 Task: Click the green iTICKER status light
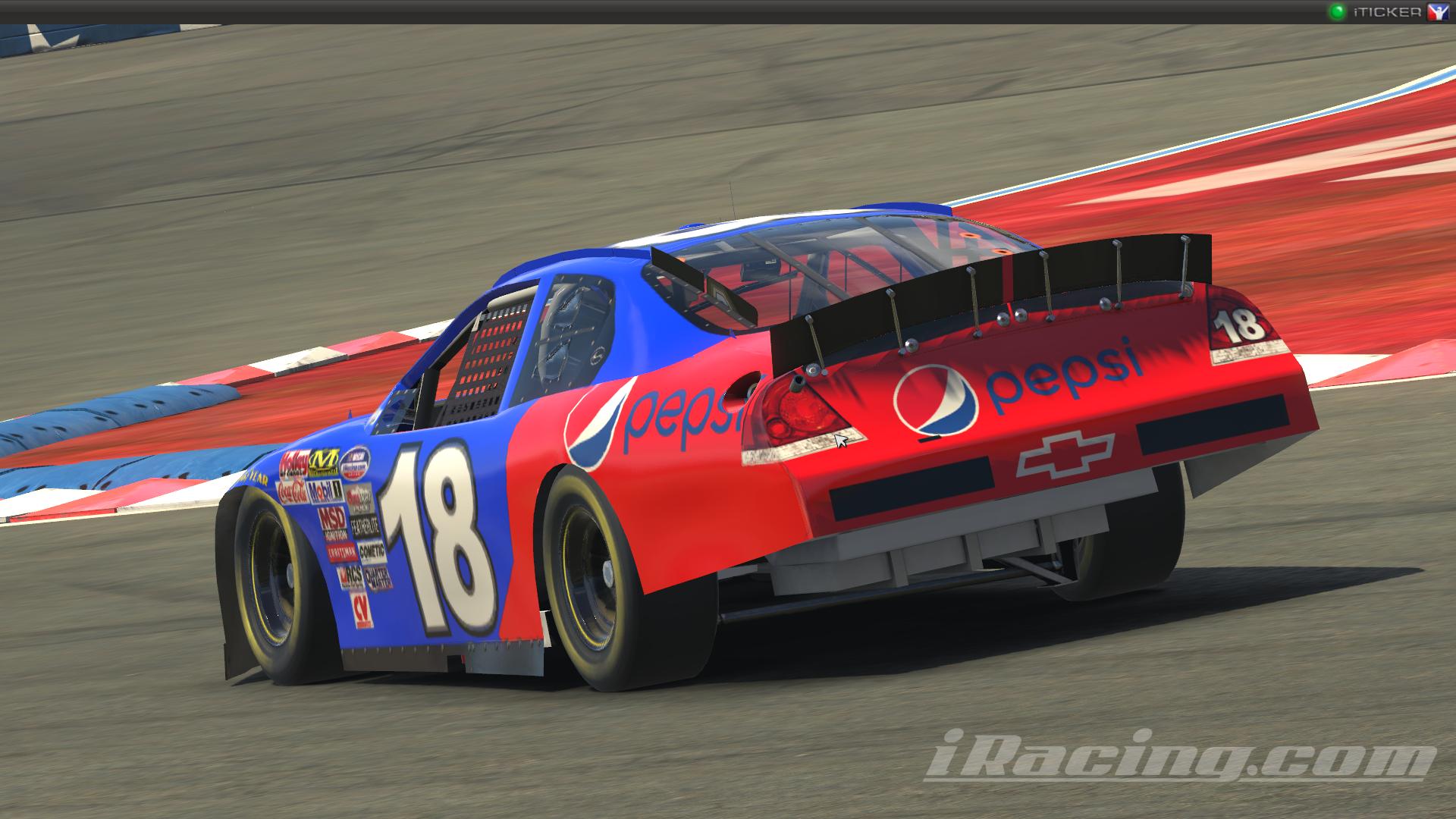click(1338, 11)
